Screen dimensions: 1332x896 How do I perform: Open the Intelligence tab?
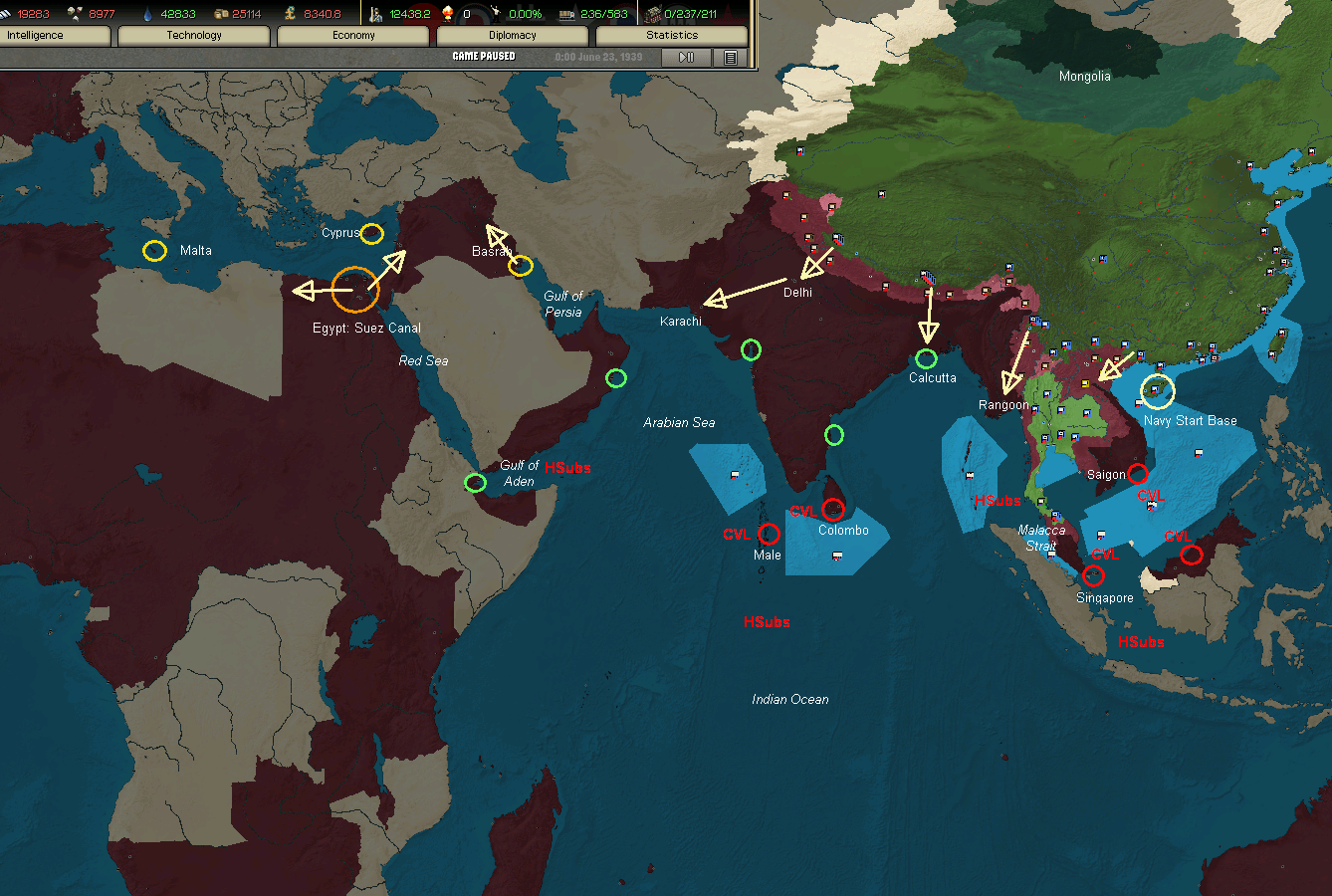(55, 35)
